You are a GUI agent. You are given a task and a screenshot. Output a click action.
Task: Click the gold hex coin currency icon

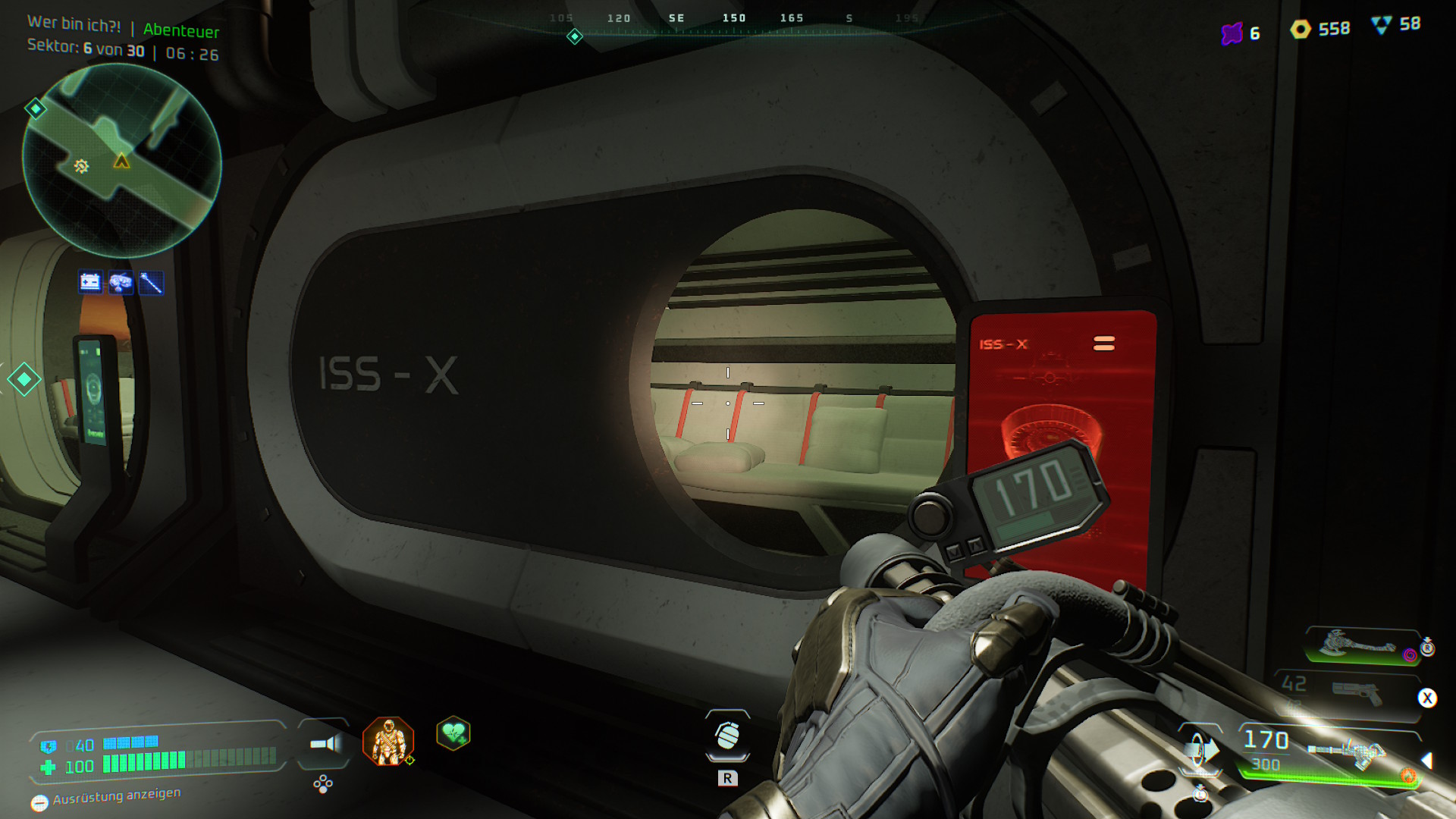click(1301, 30)
